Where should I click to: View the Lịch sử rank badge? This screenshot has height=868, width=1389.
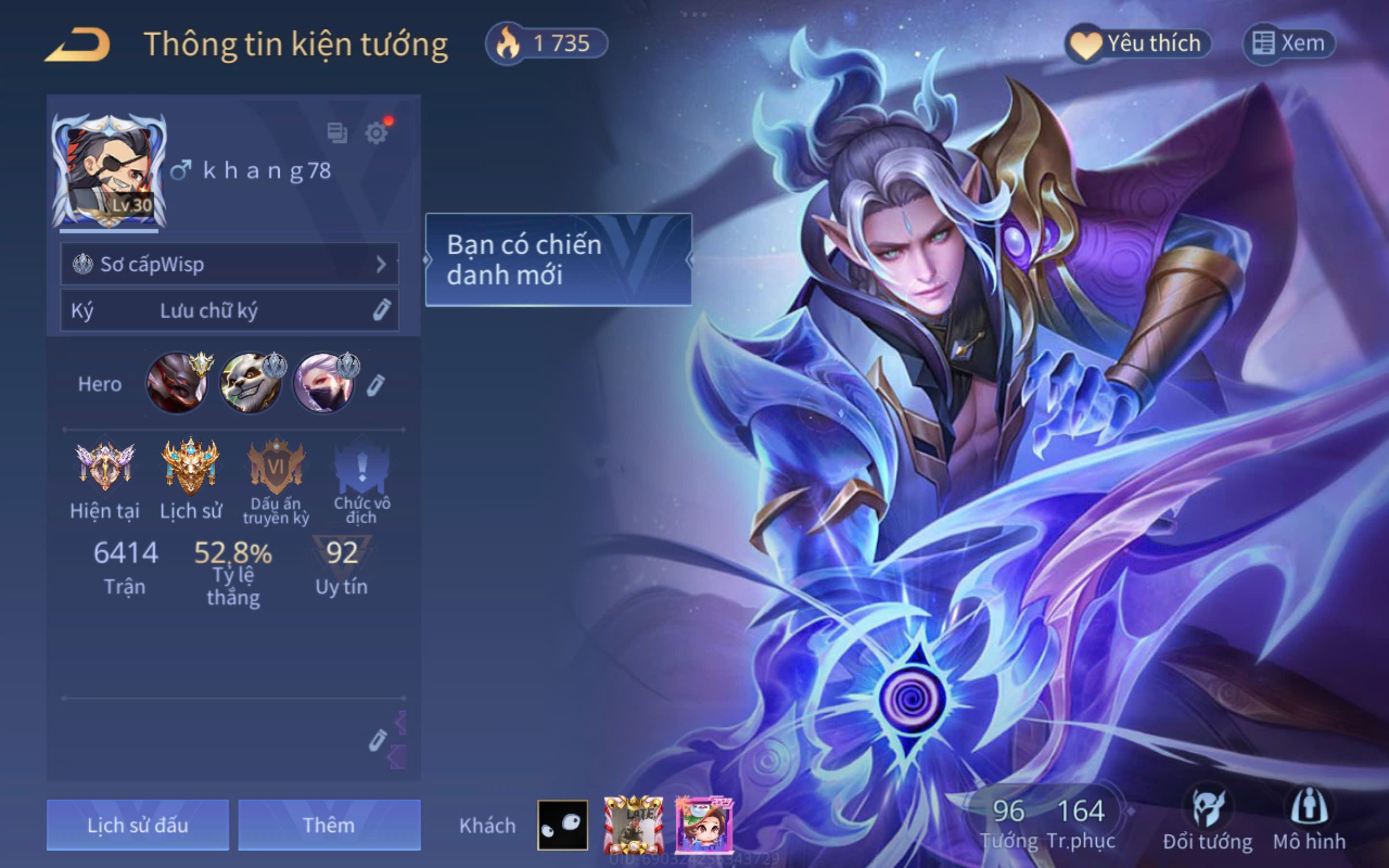(x=191, y=468)
